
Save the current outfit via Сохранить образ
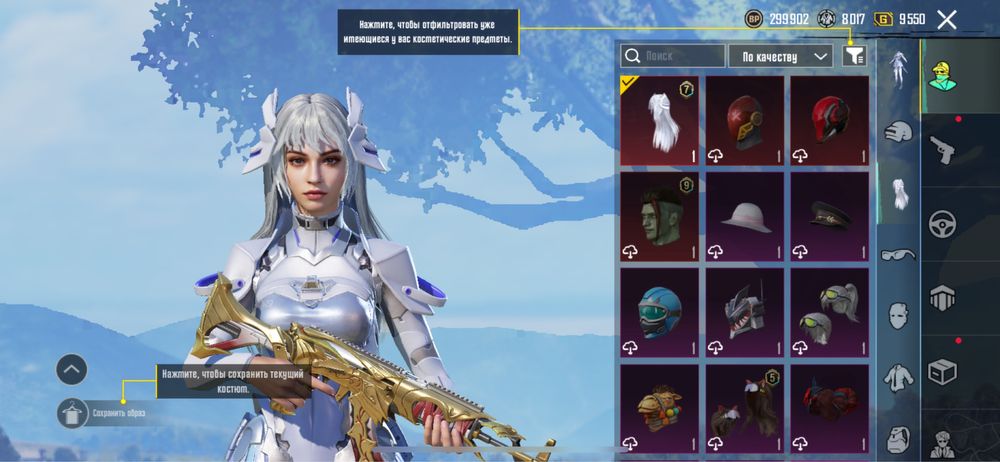coord(74,412)
